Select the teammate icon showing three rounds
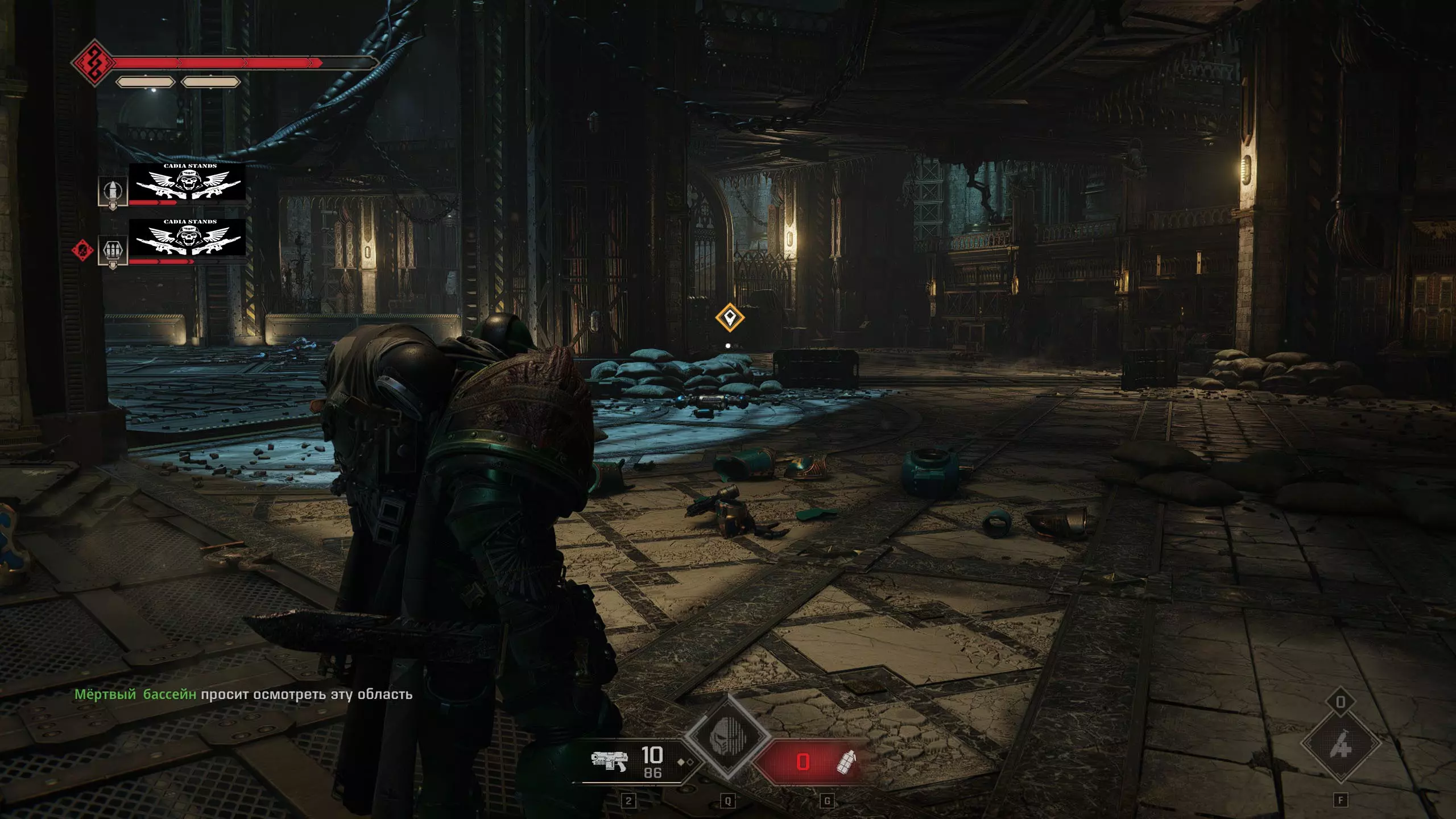 (113, 250)
